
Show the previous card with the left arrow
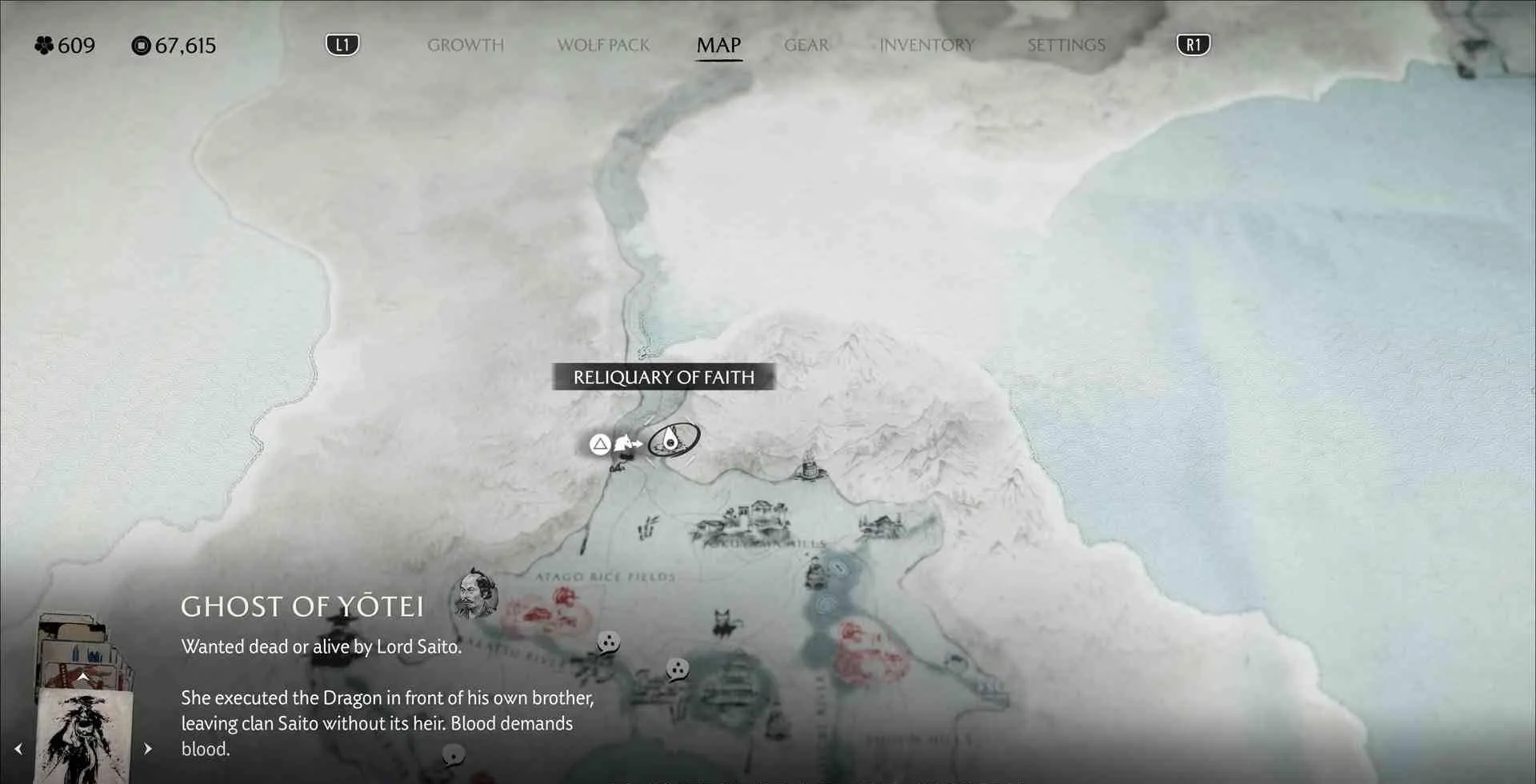18,749
